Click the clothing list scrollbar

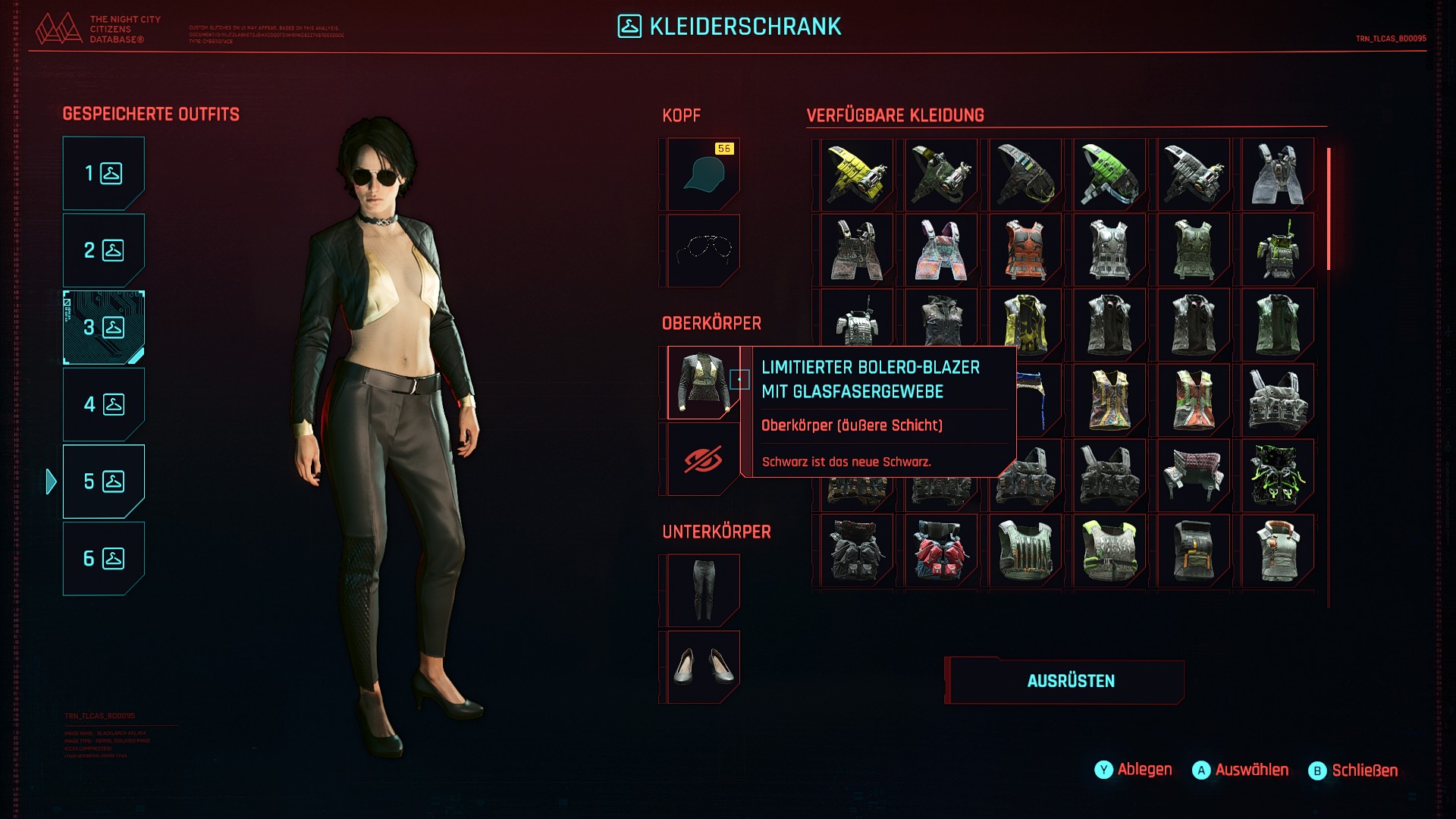tap(1329, 209)
